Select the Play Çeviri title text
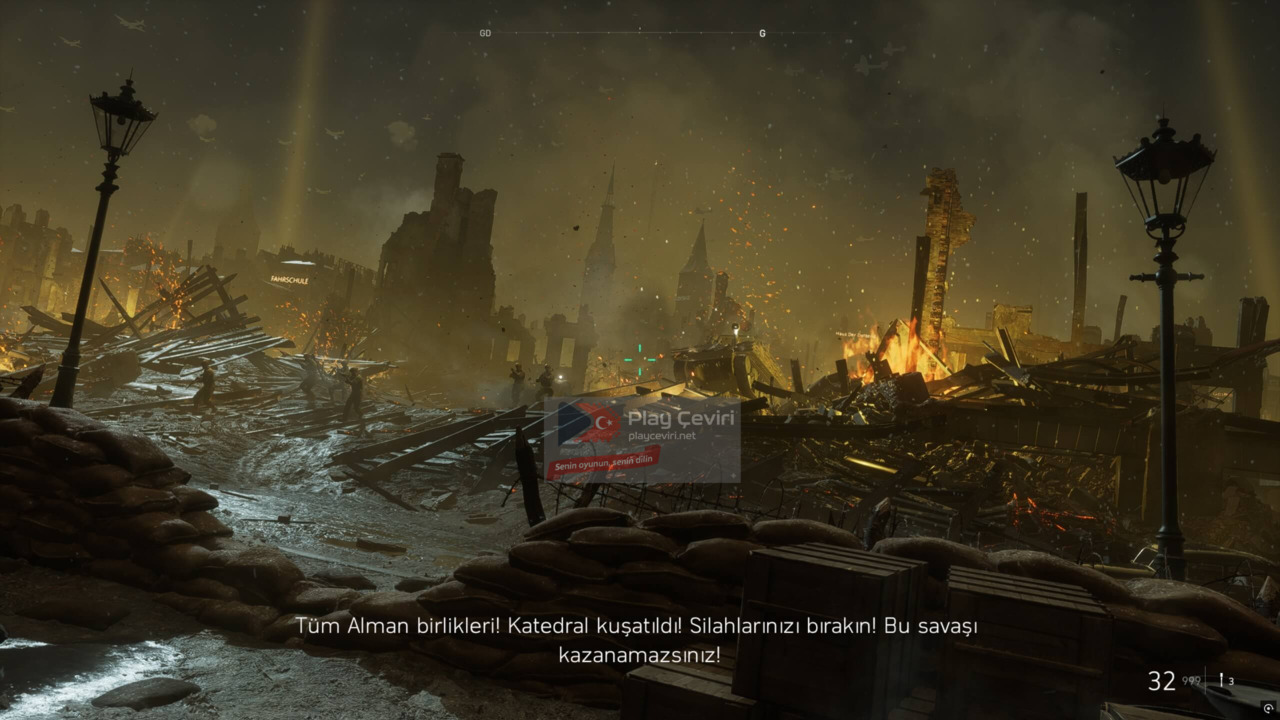1280x720 pixels. tap(678, 417)
